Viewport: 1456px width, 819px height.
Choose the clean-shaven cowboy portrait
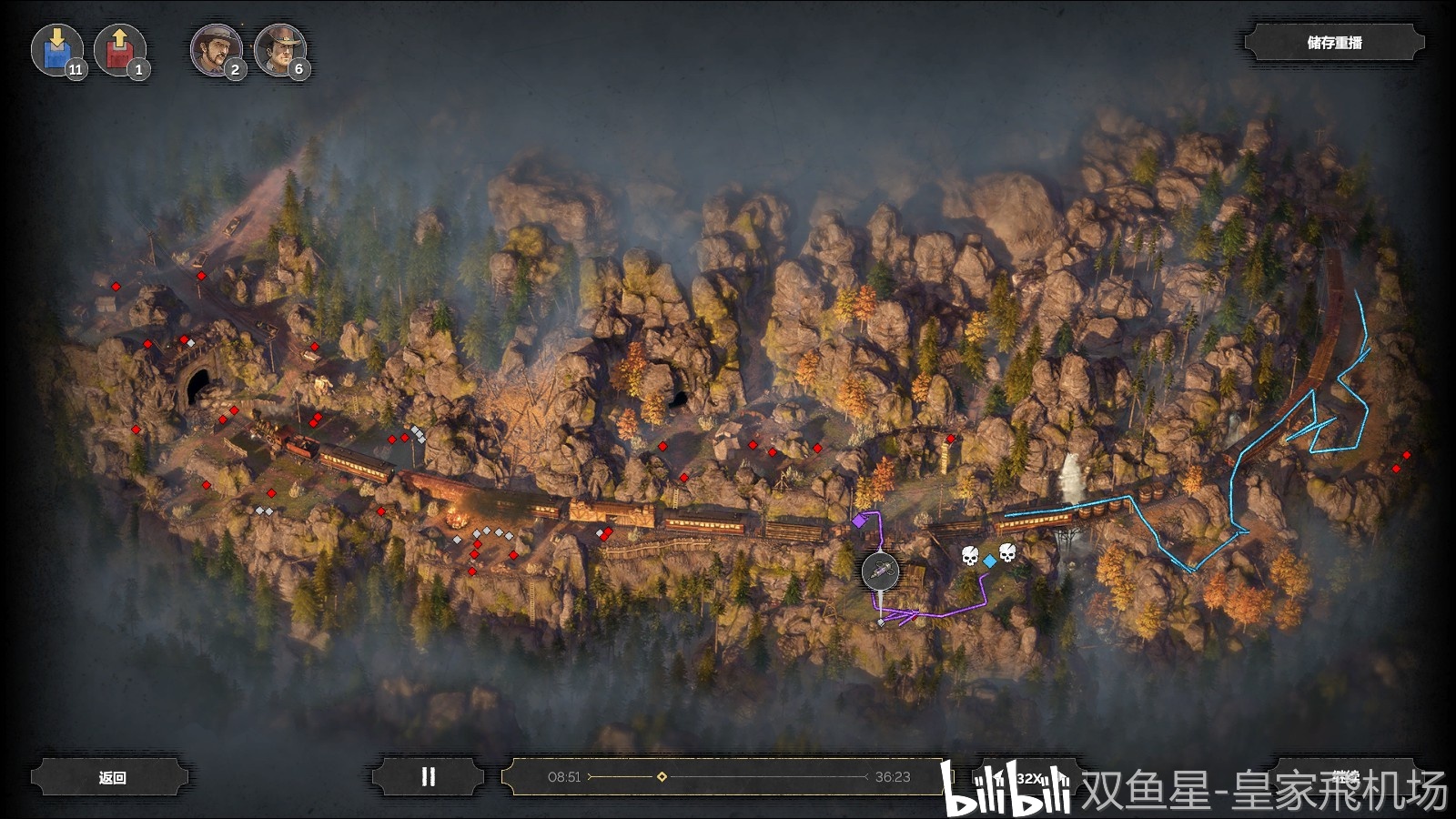tap(279, 49)
